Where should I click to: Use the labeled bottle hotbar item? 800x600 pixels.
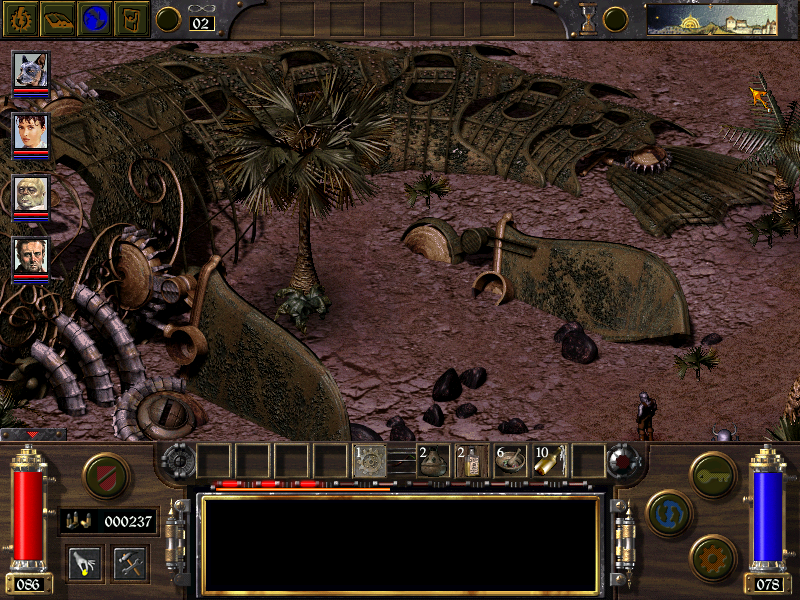[x=471, y=460]
